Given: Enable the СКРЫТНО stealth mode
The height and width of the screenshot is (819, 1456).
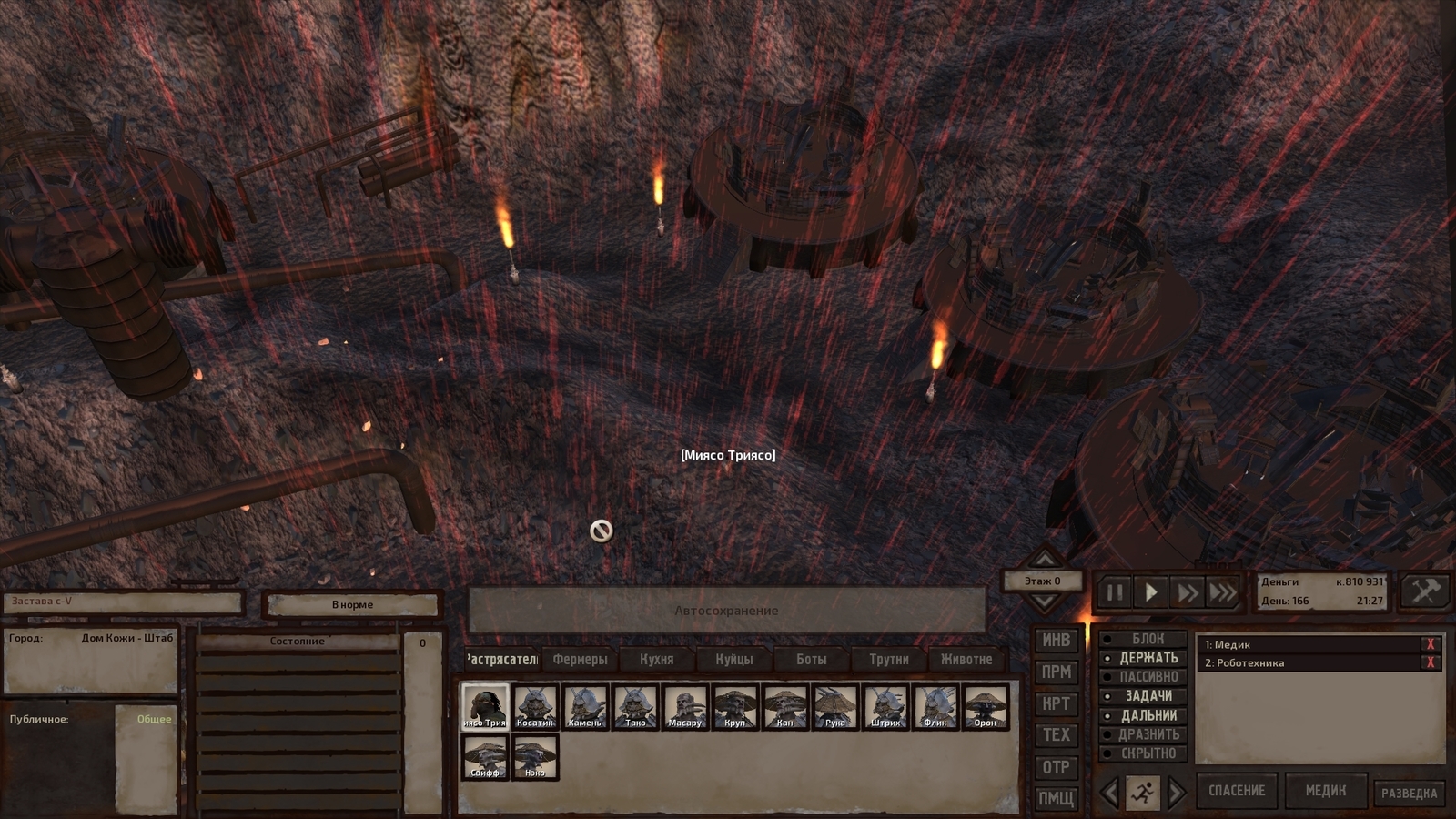Looking at the screenshot, I should click(1147, 753).
